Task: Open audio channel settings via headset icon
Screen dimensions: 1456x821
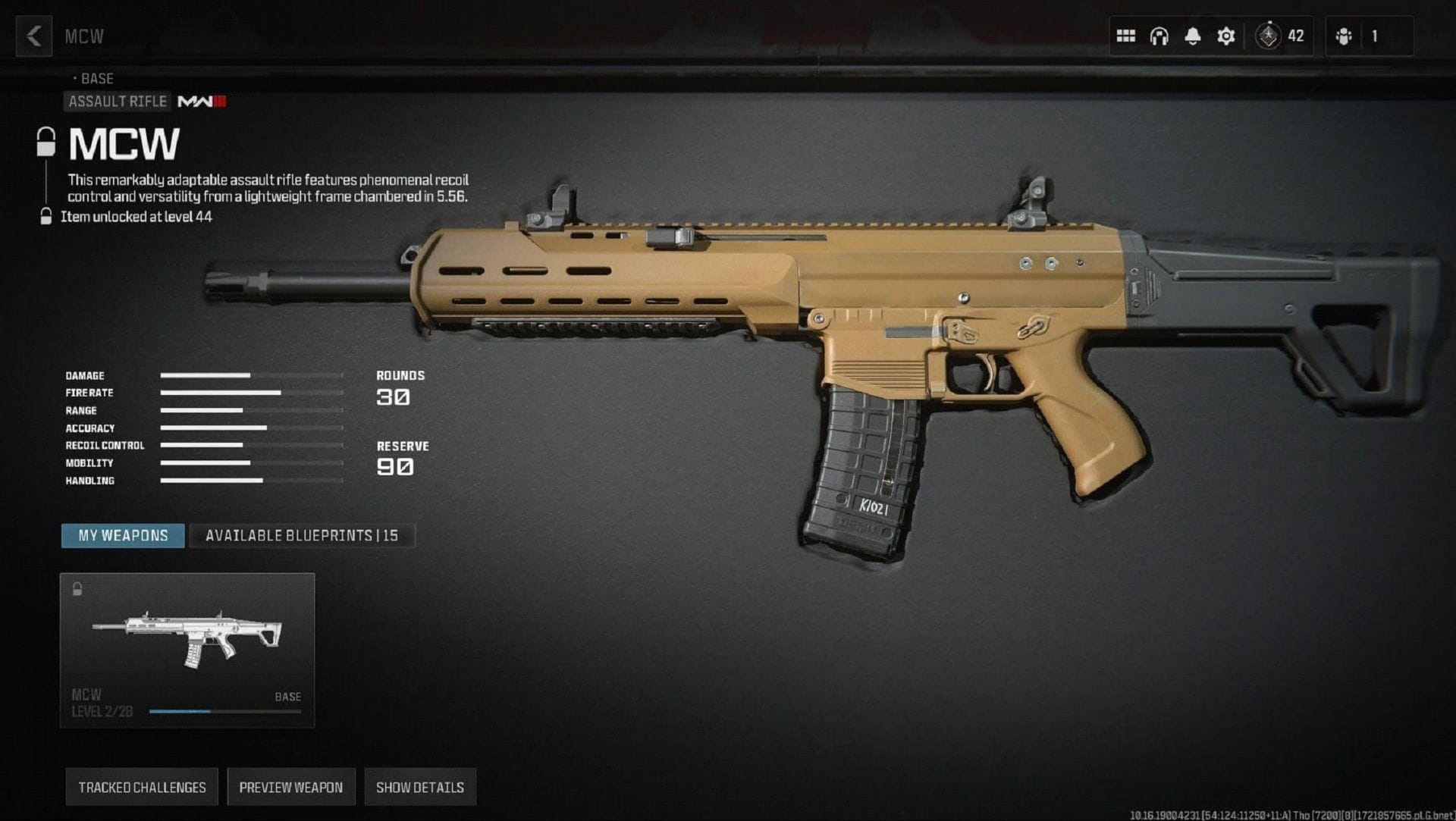Action: (x=1159, y=36)
